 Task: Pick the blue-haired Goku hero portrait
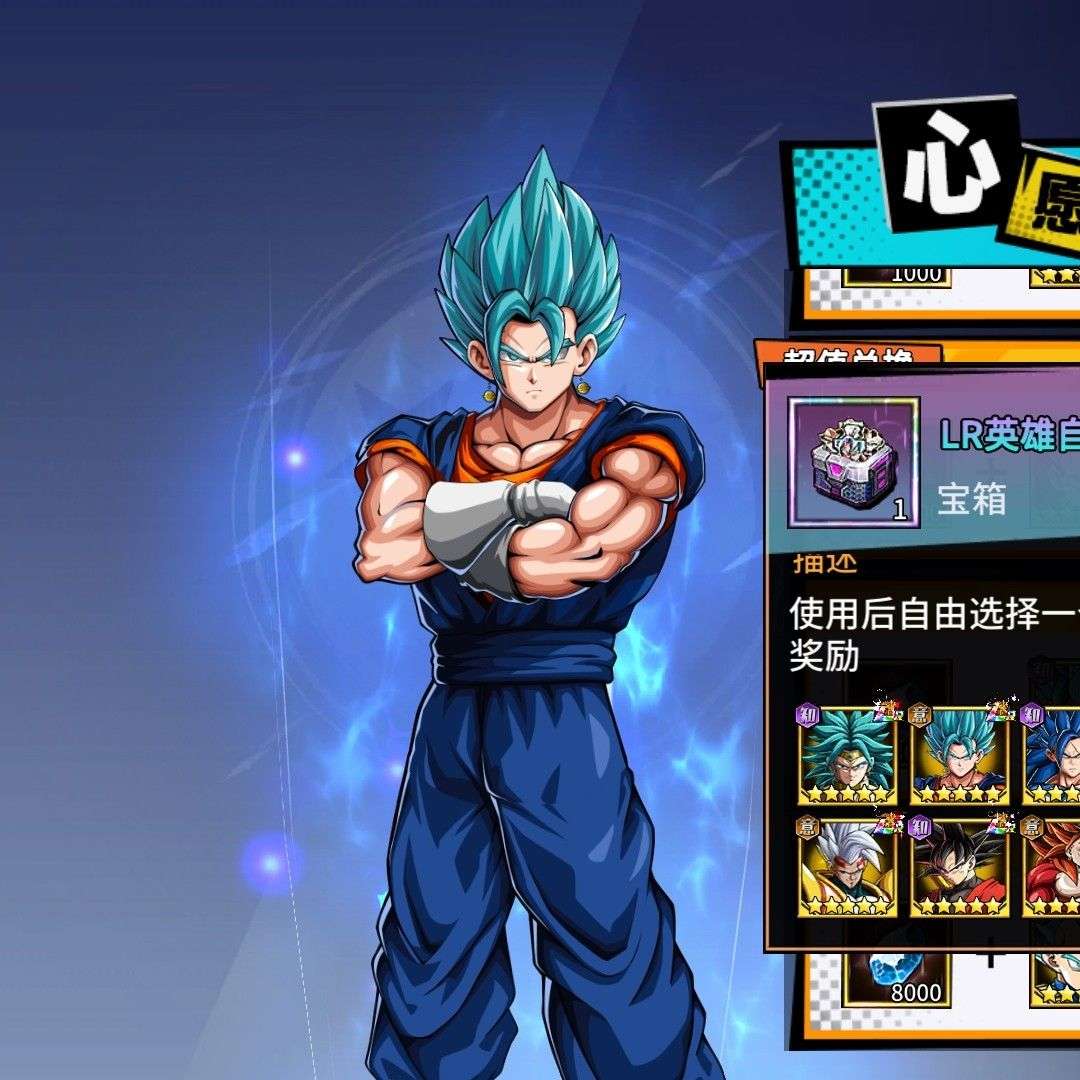(959, 756)
